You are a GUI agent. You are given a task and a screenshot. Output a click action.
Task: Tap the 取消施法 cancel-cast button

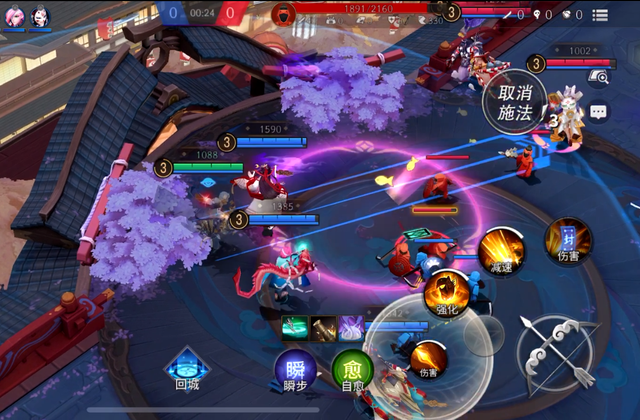pyautogui.click(x=514, y=100)
